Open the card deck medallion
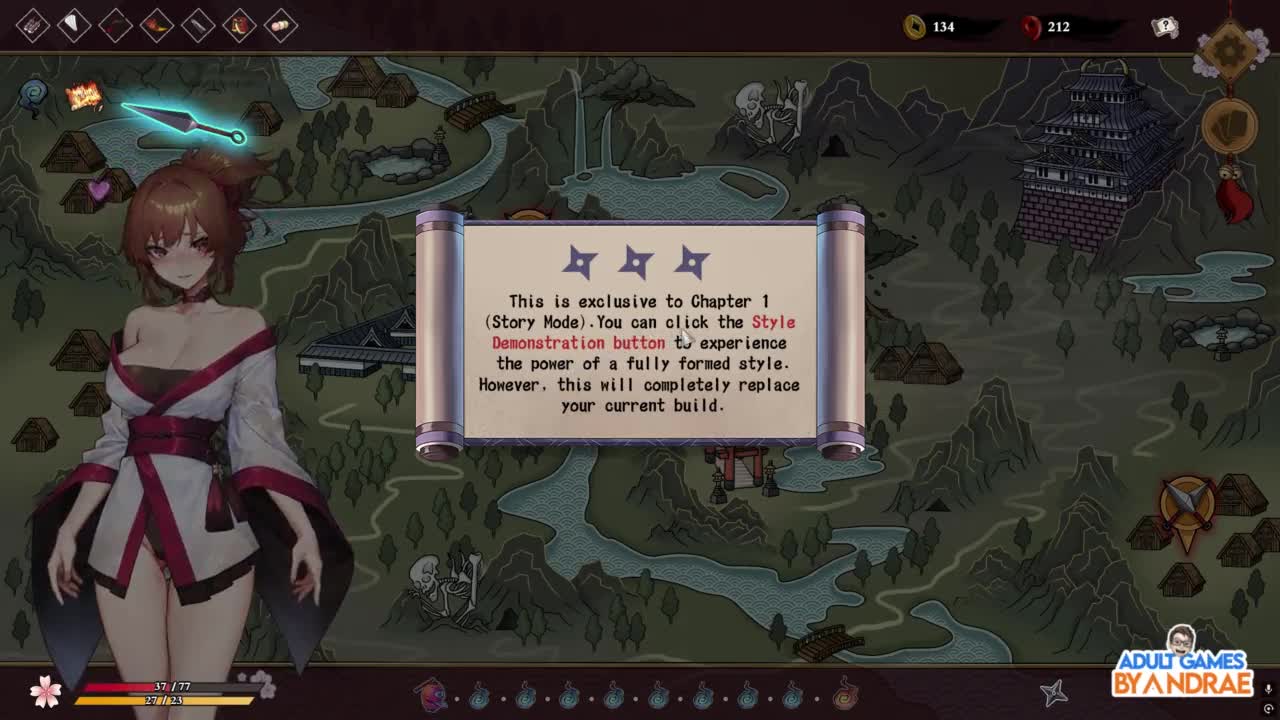The image size is (1280, 720). coord(1230,126)
